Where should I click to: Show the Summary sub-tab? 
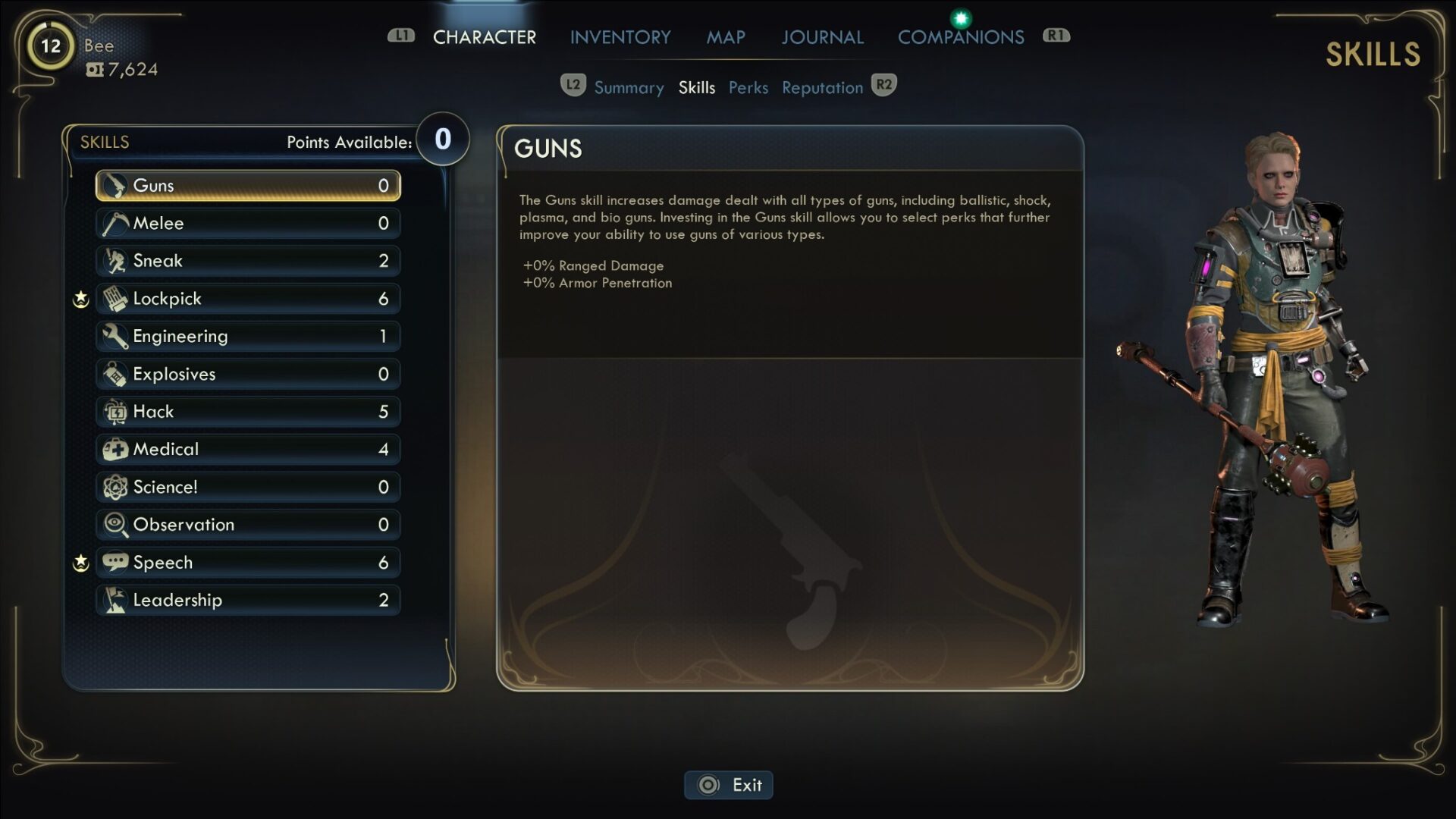point(629,88)
